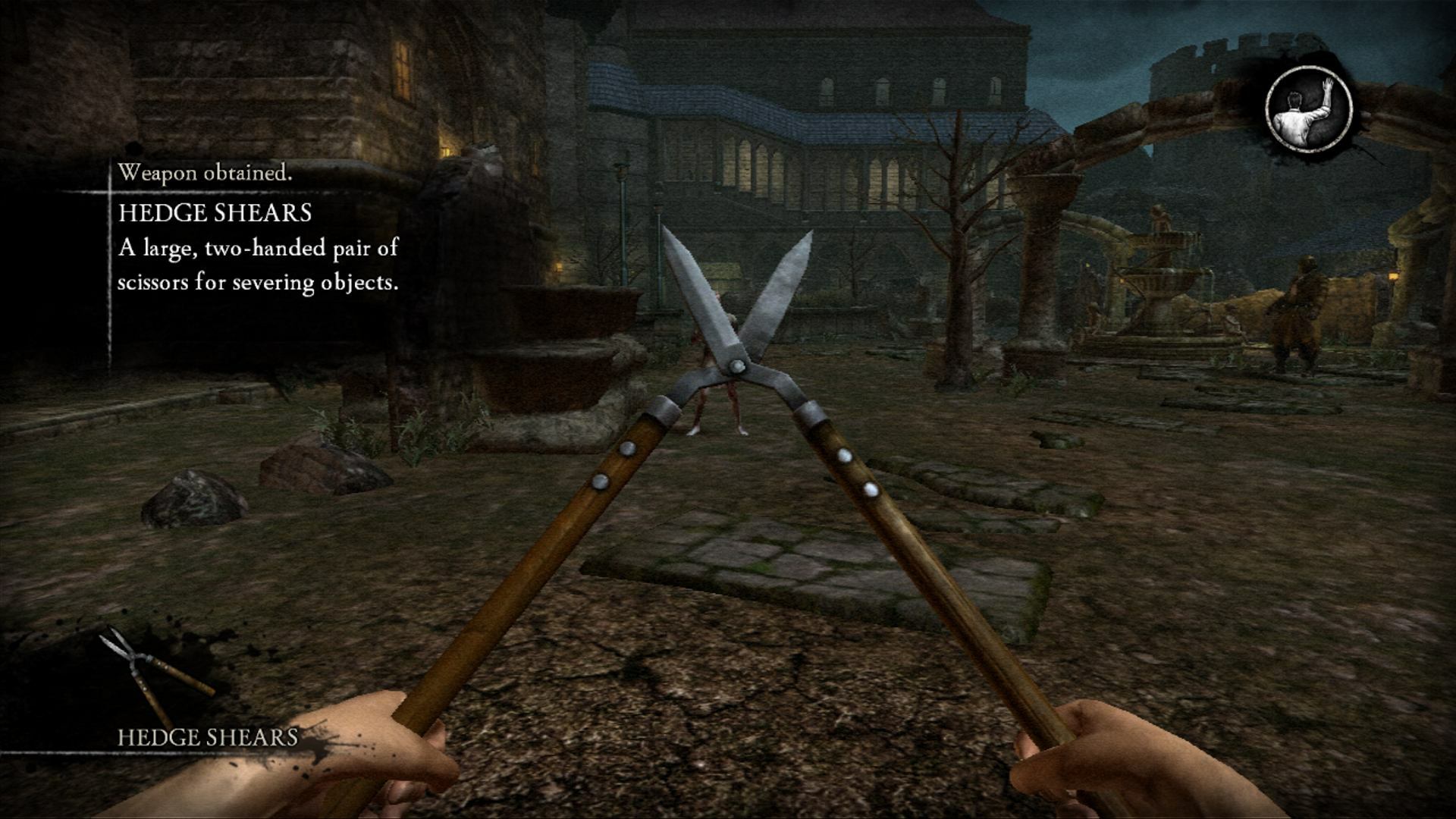This screenshot has width=1456, height=819.
Task: Toggle the Weapon obtained notification panel
Action: point(258,227)
